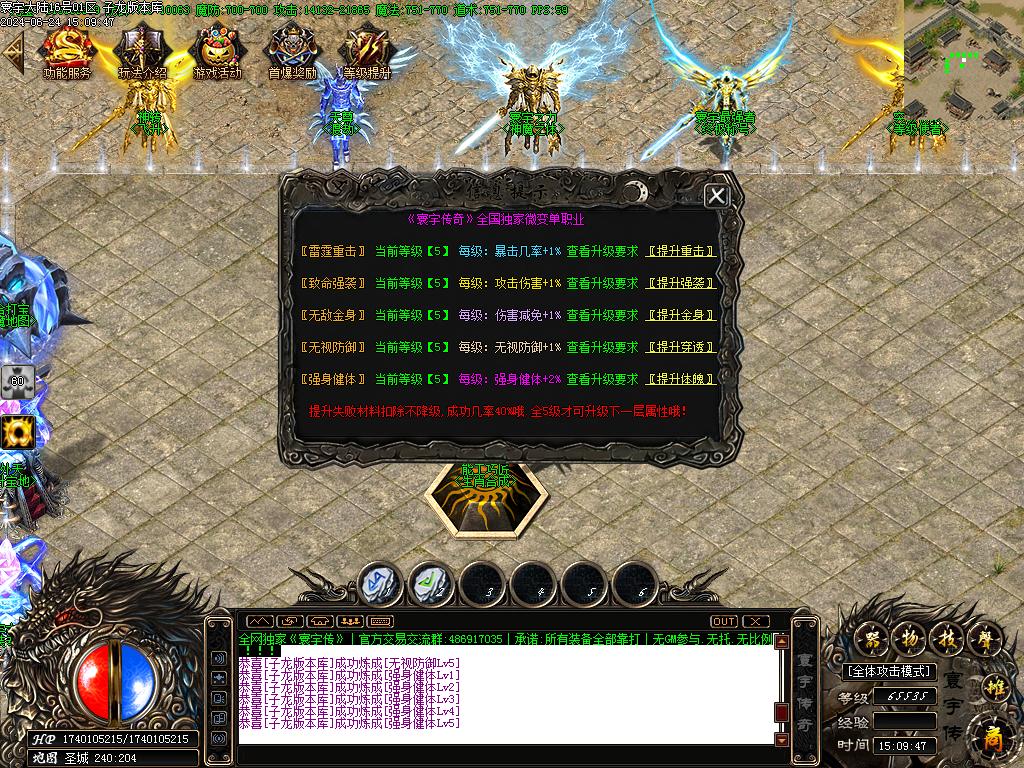Choose the 提升穿透 upgrade link
The height and width of the screenshot is (768, 1024).
[681, 348]
